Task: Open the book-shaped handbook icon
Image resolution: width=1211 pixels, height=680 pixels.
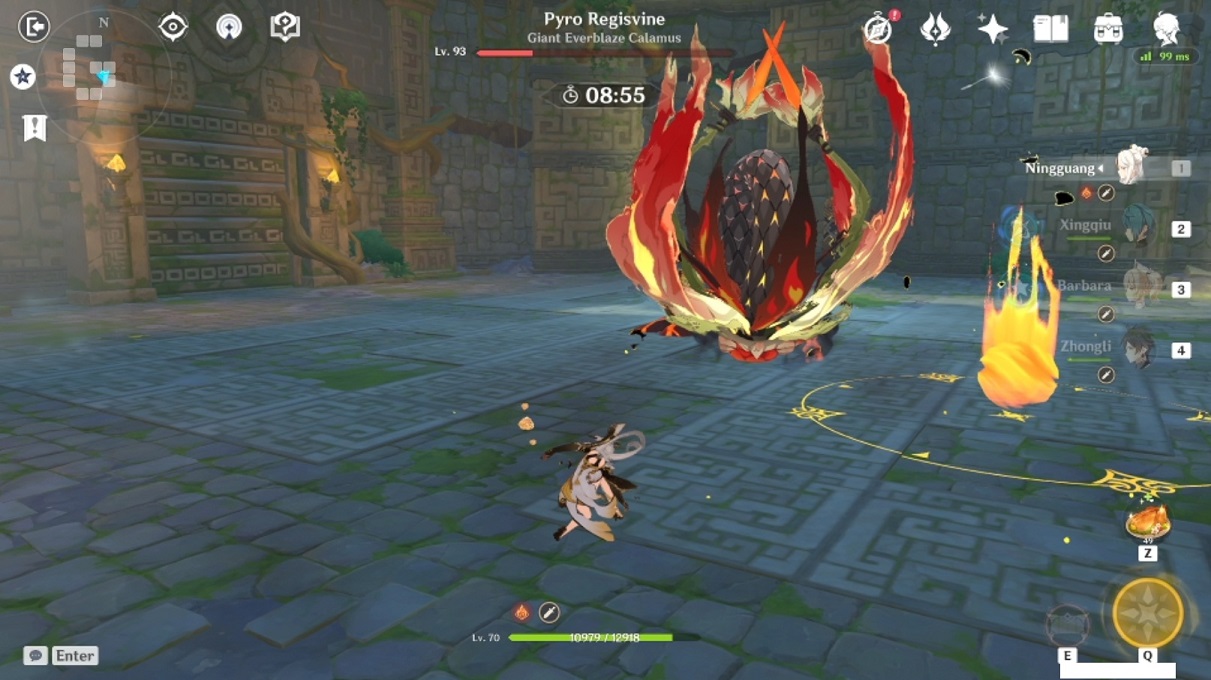Action: point(1050,28)
